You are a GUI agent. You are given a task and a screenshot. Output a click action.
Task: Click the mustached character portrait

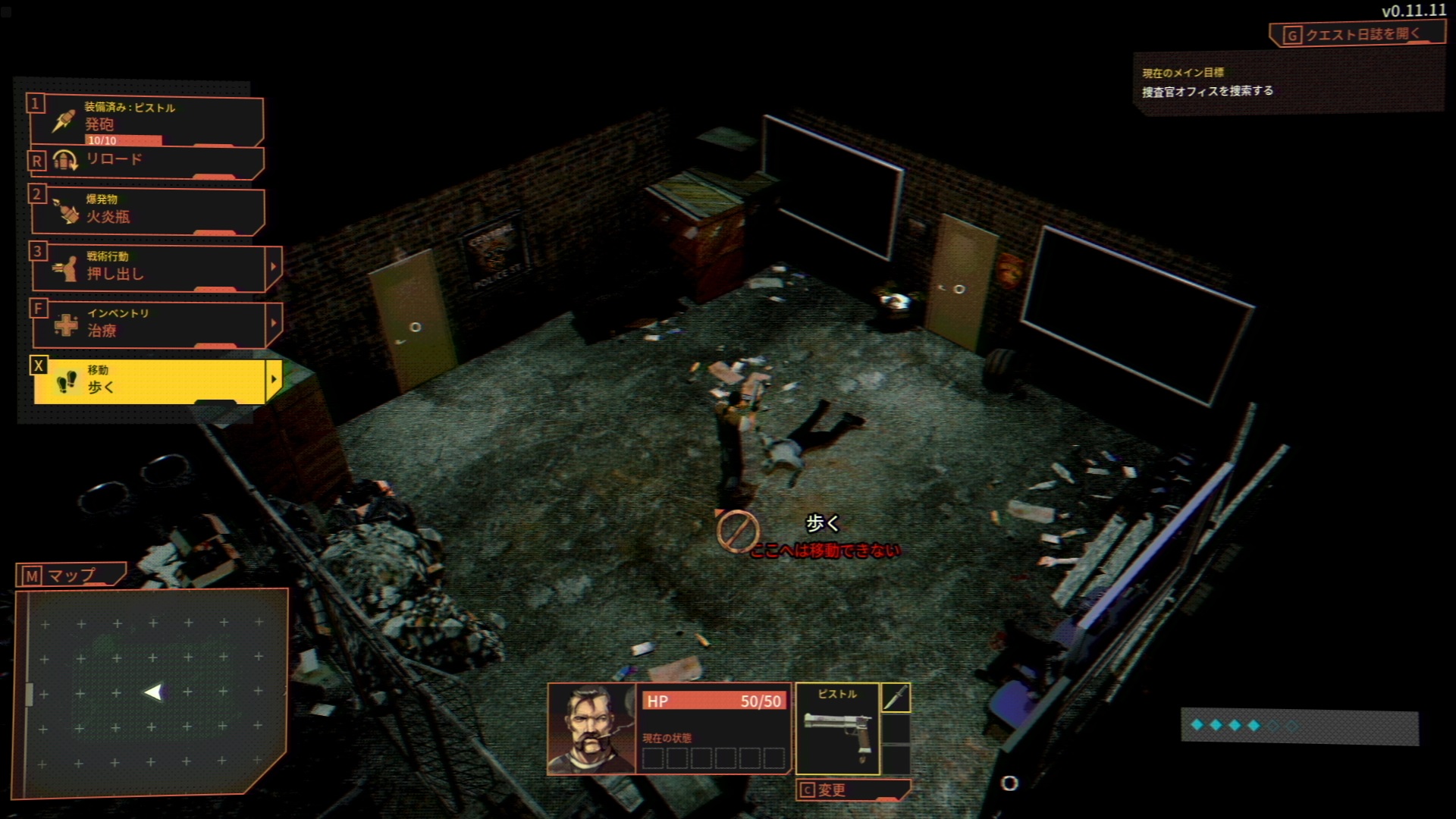591,729
